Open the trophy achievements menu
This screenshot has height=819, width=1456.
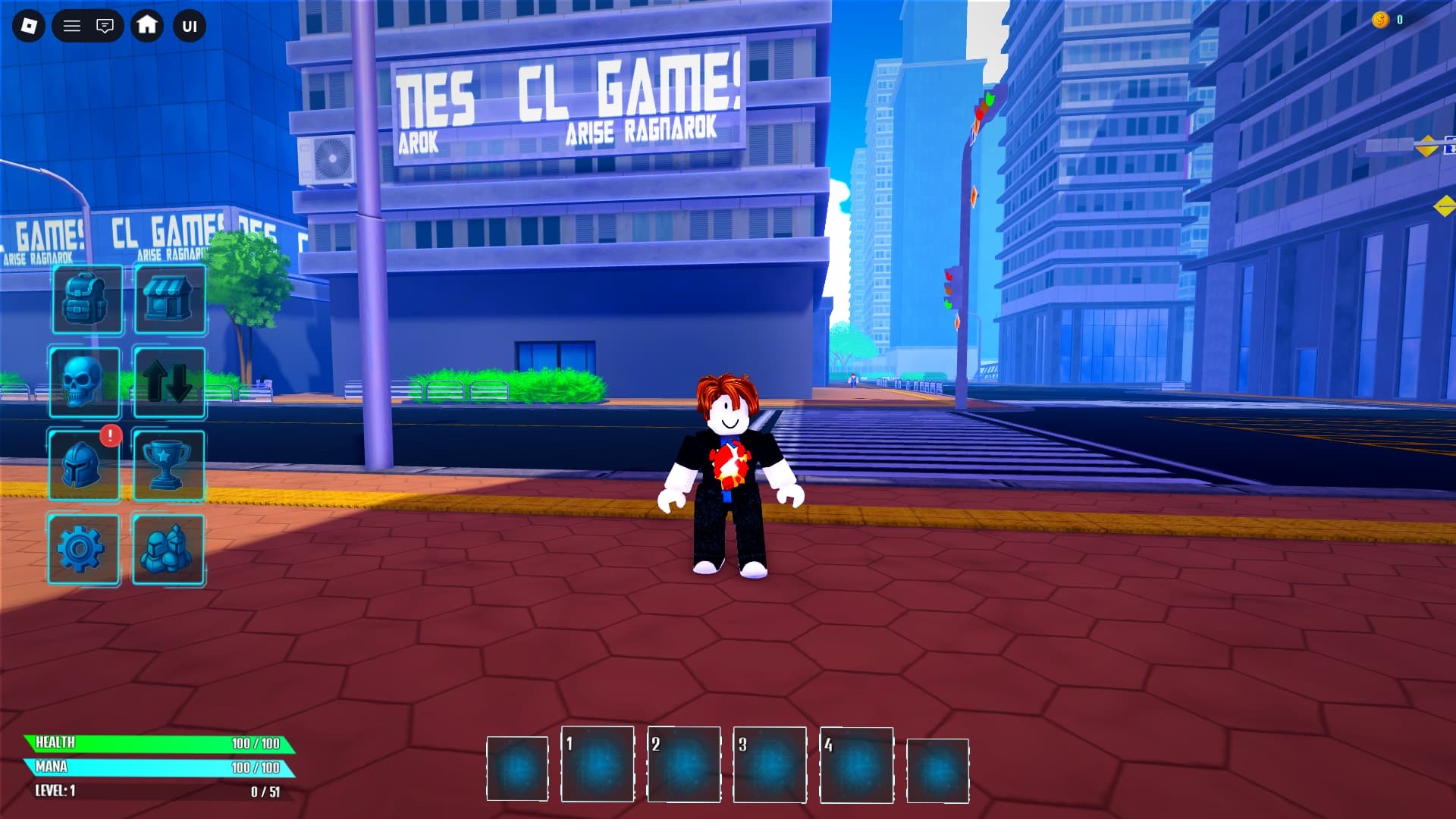point(168,465)
